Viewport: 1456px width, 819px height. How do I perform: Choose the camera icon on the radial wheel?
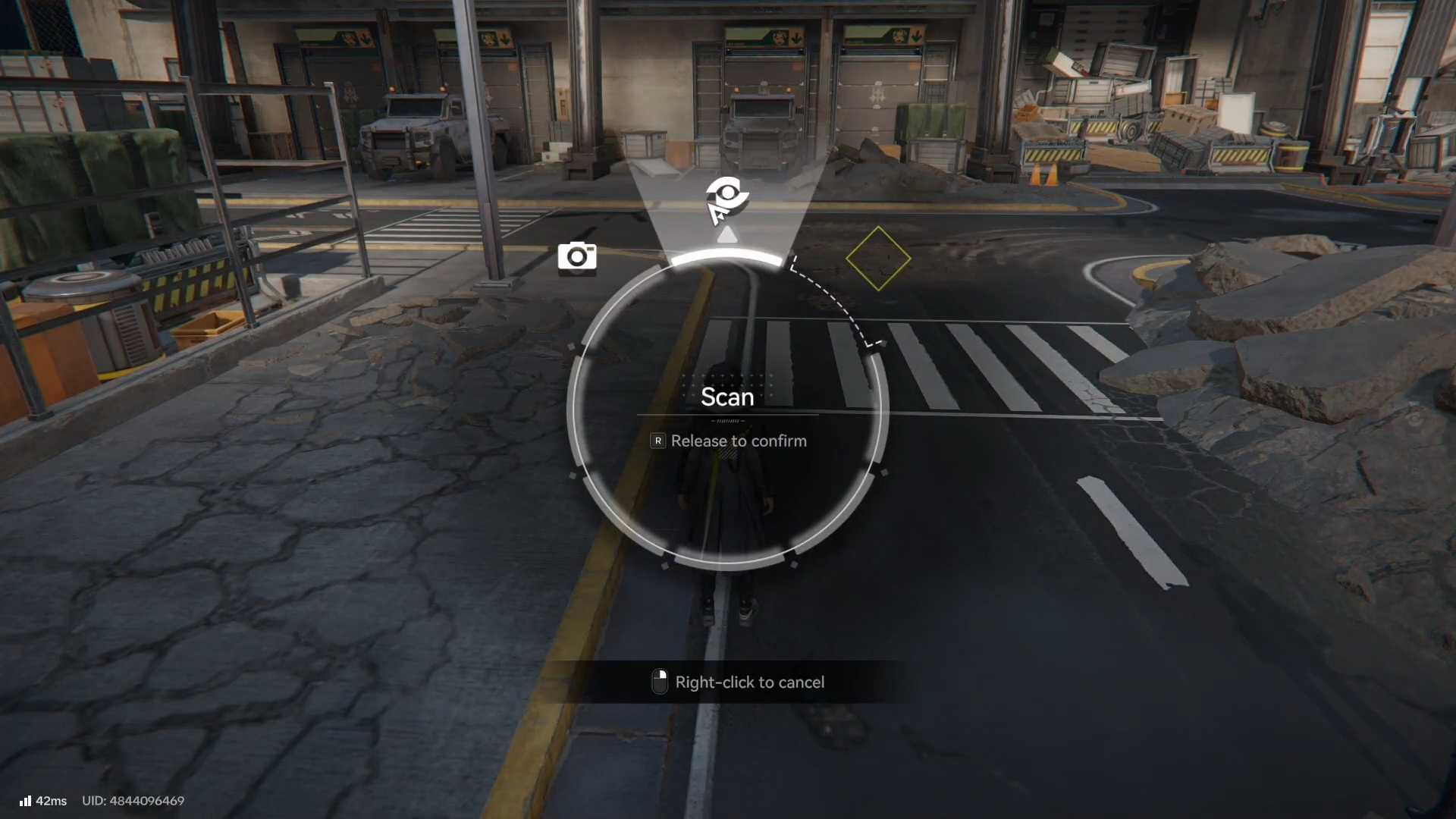click(577, 257)
